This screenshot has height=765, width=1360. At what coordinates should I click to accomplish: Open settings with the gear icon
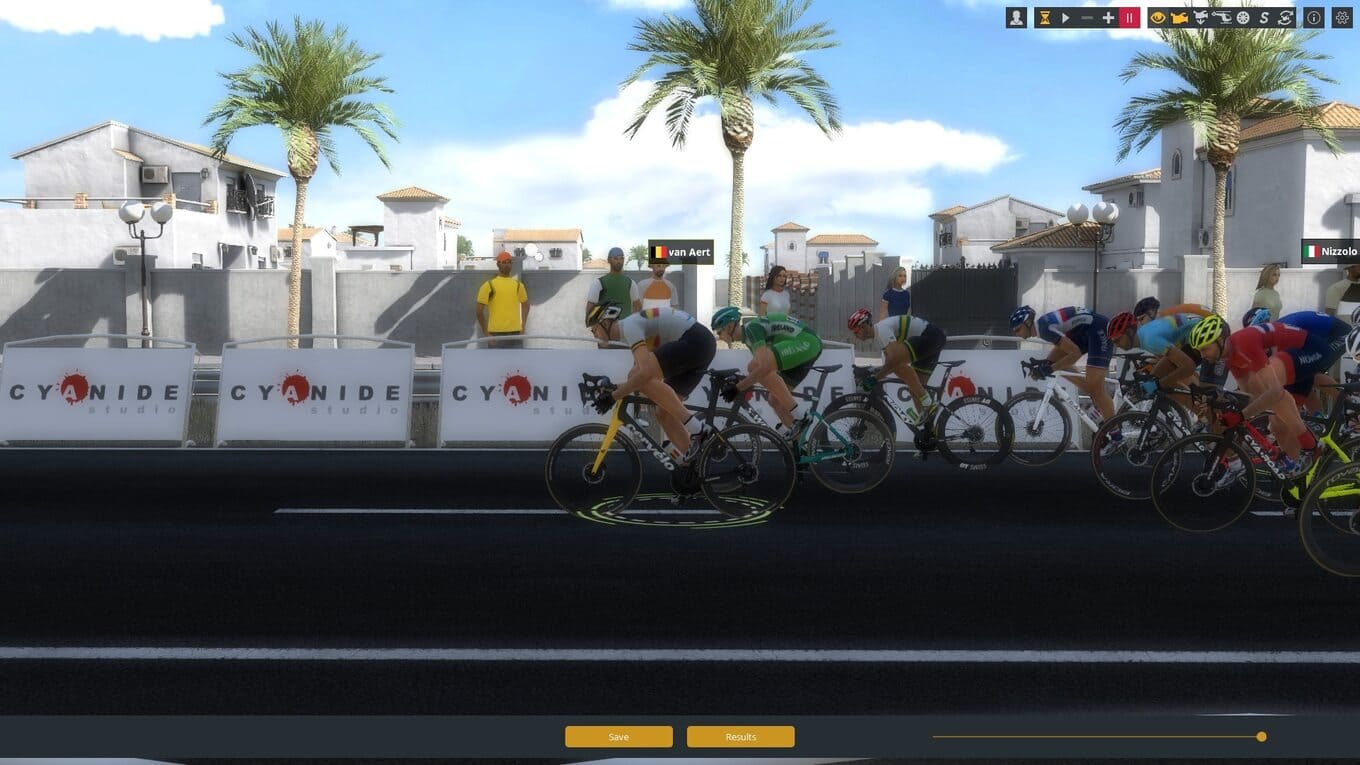coord(1342,17)
